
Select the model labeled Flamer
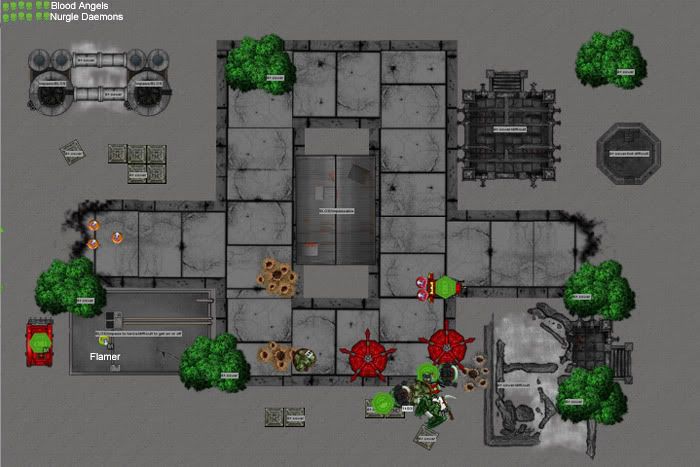click(103, 342)
